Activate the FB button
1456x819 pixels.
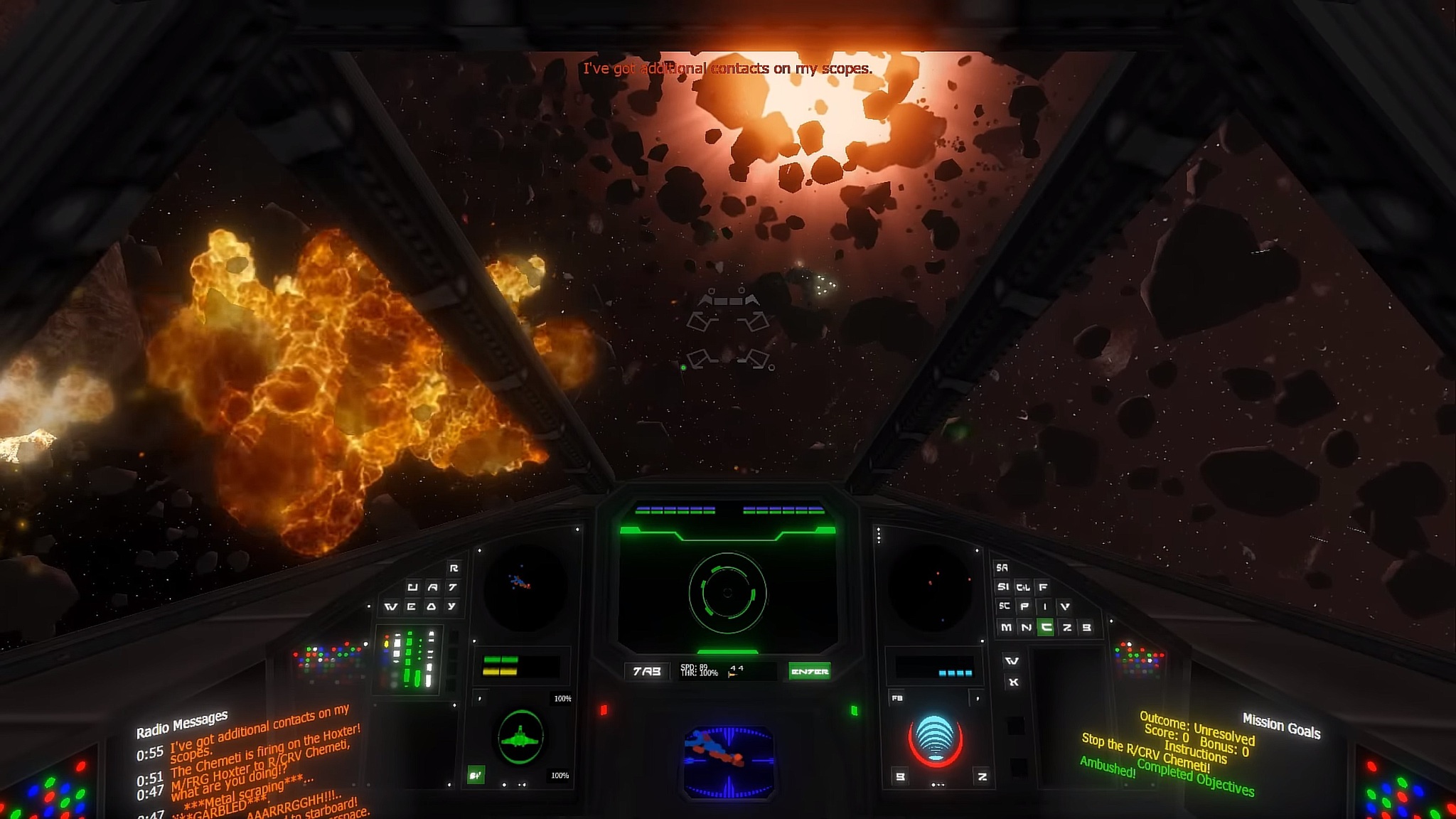897,698
